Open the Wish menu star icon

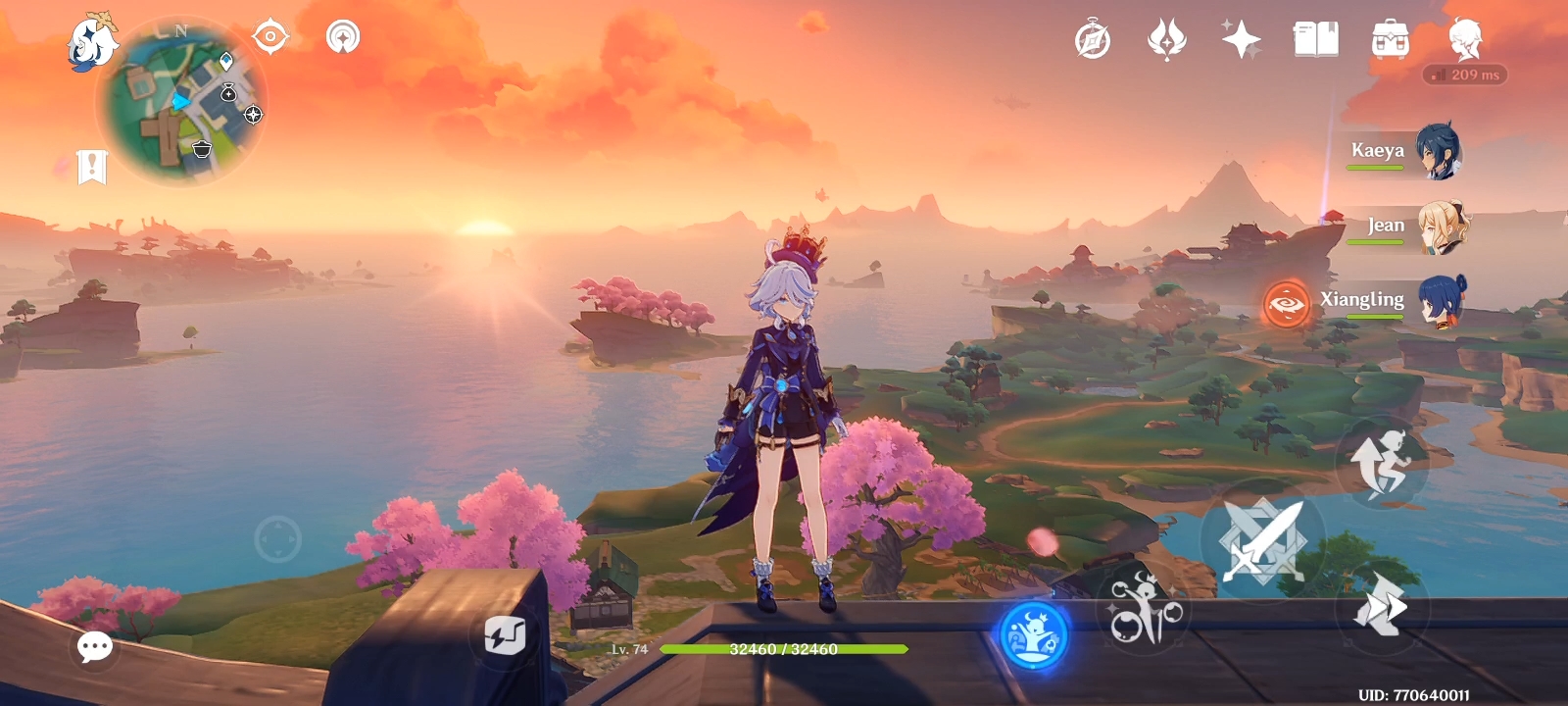pos(1240,38)
